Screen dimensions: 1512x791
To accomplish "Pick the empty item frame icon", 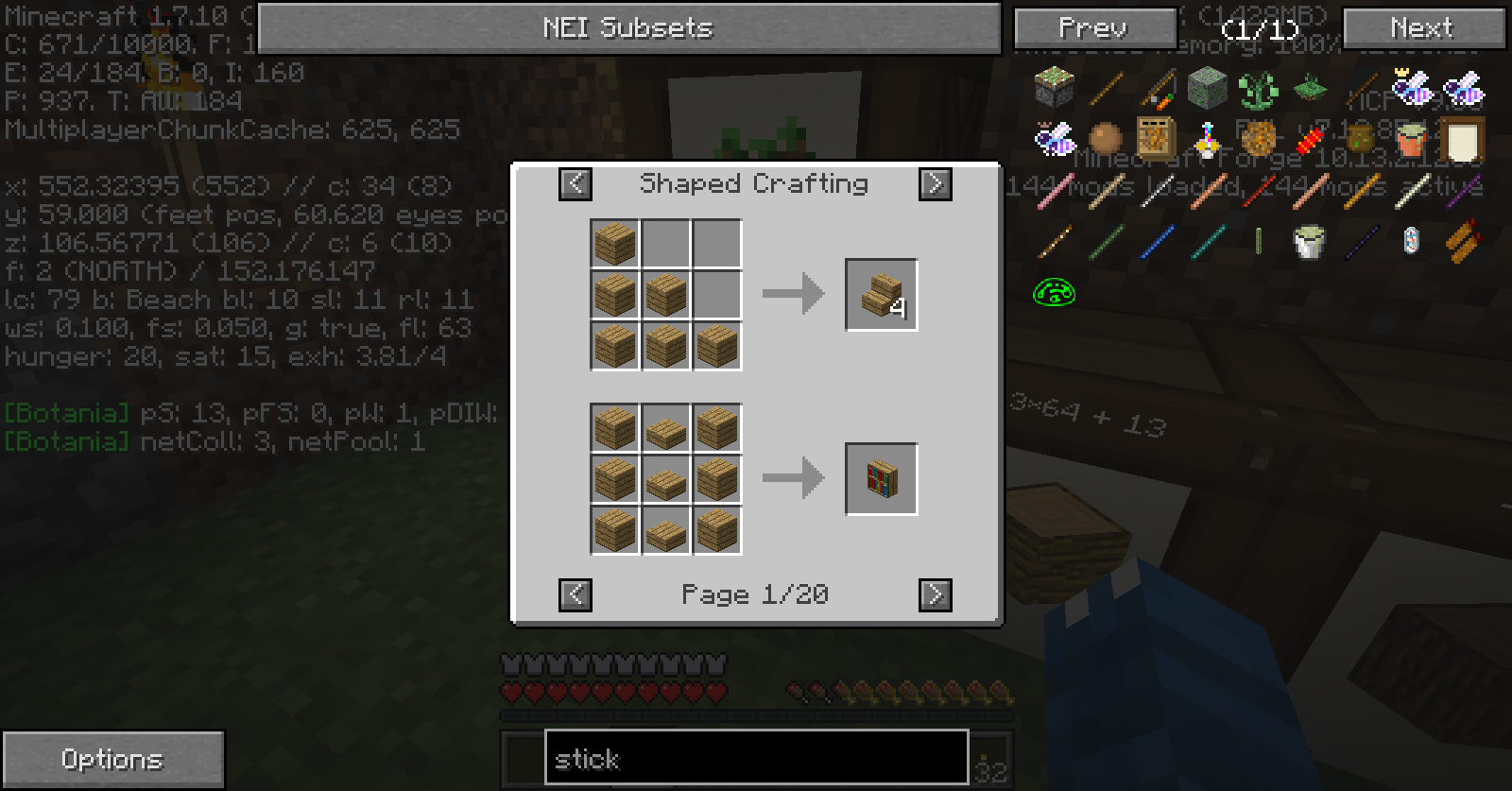I will [1462, 140].
